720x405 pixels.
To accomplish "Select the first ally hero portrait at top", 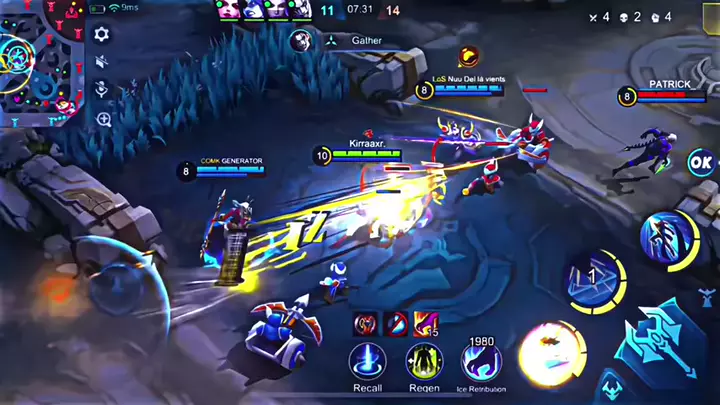I will click(225, 9).
